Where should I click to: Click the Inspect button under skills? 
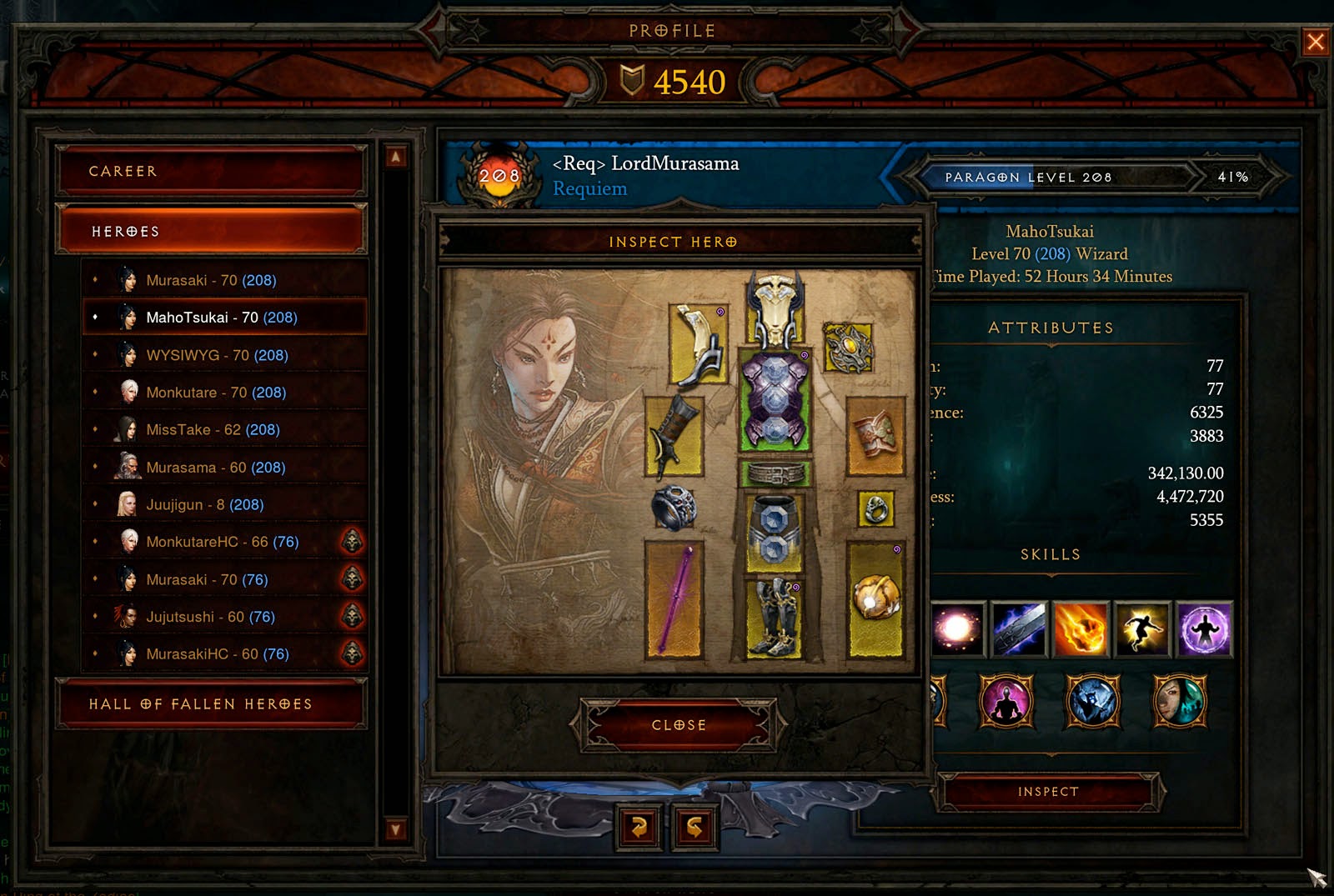coord(1048,792)
